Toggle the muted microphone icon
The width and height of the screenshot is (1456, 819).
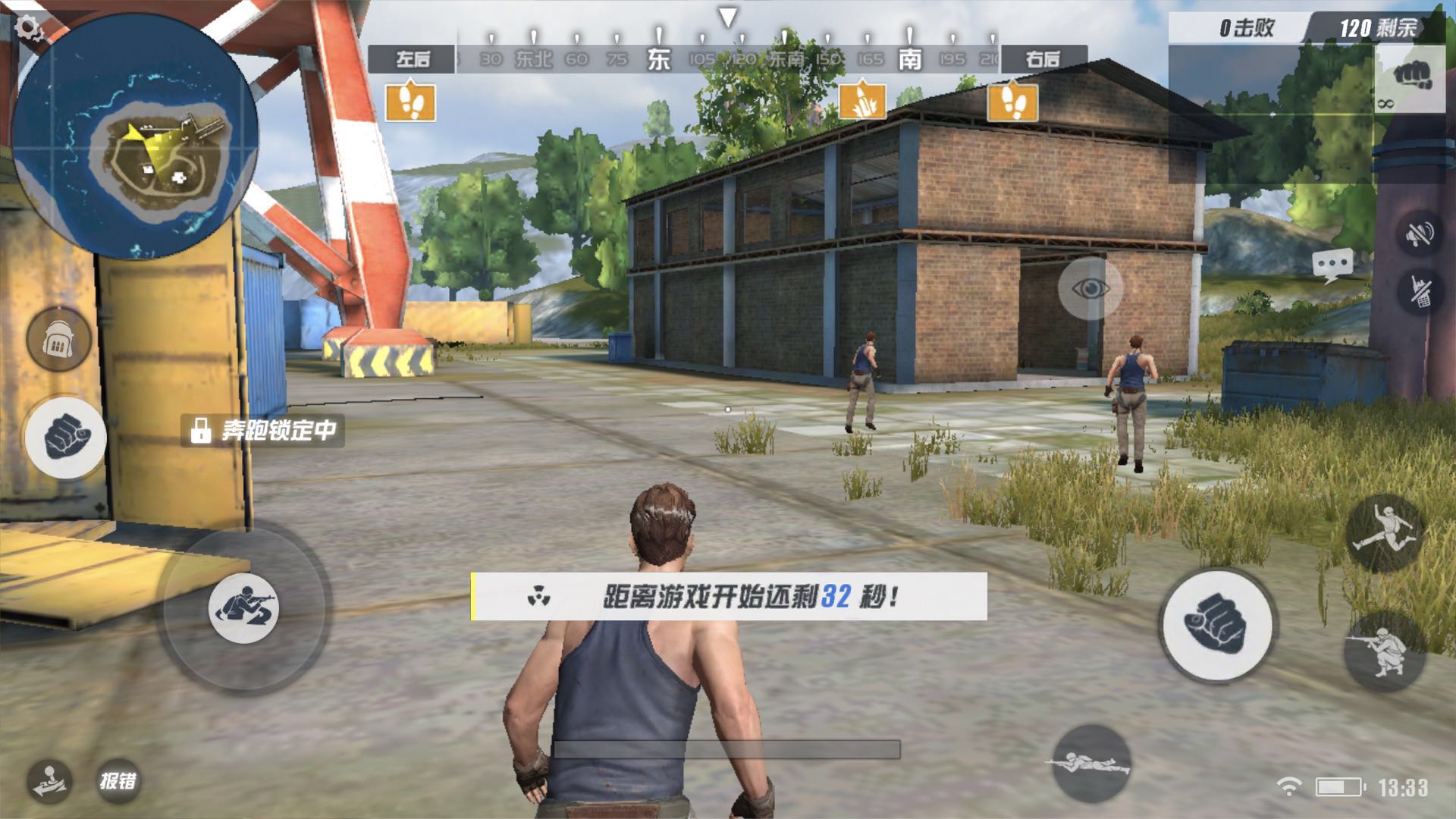[x=1420, y=292]
